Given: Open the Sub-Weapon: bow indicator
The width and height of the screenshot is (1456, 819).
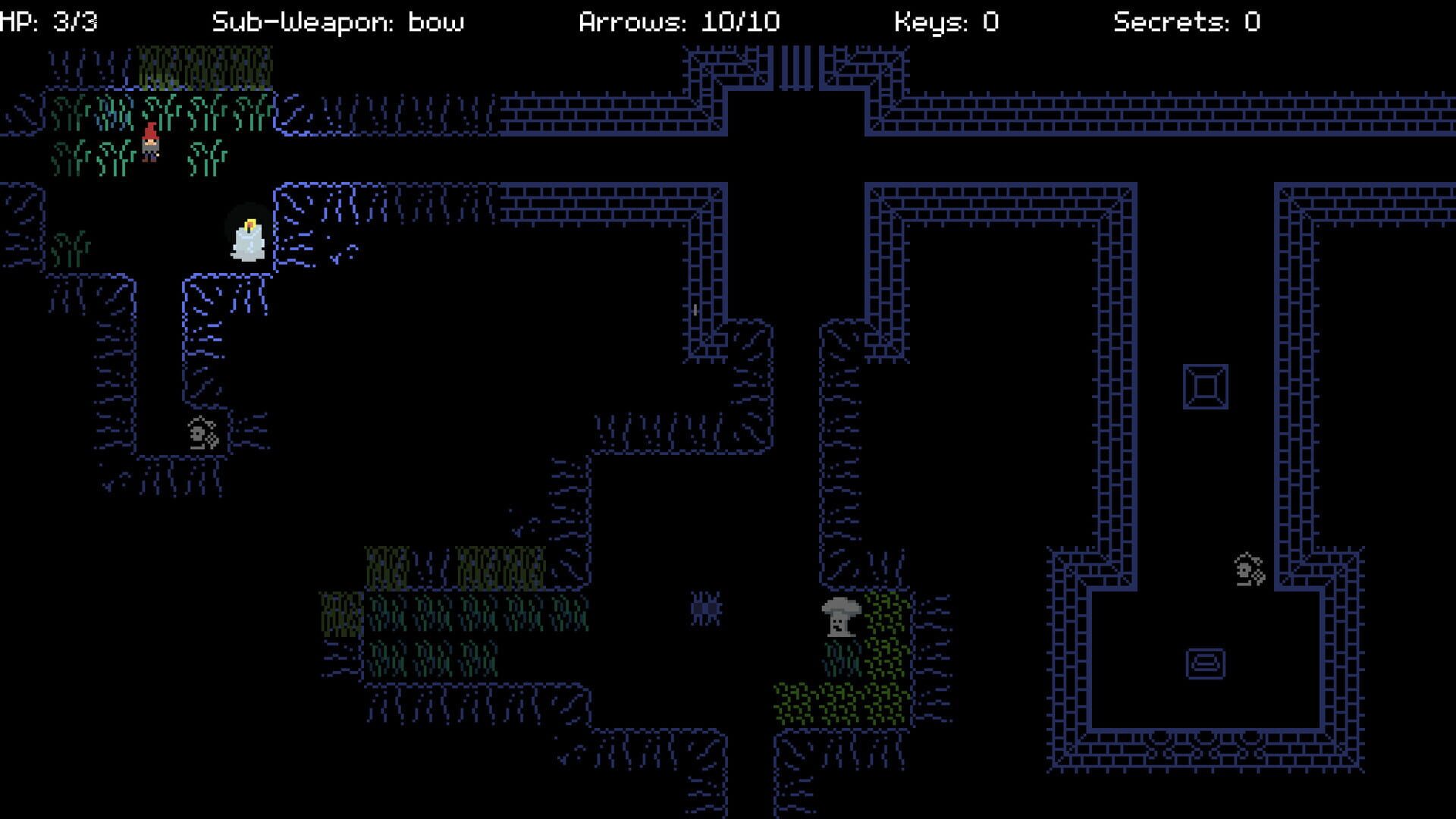Looking at the screenshot, I should coord(339,20).
